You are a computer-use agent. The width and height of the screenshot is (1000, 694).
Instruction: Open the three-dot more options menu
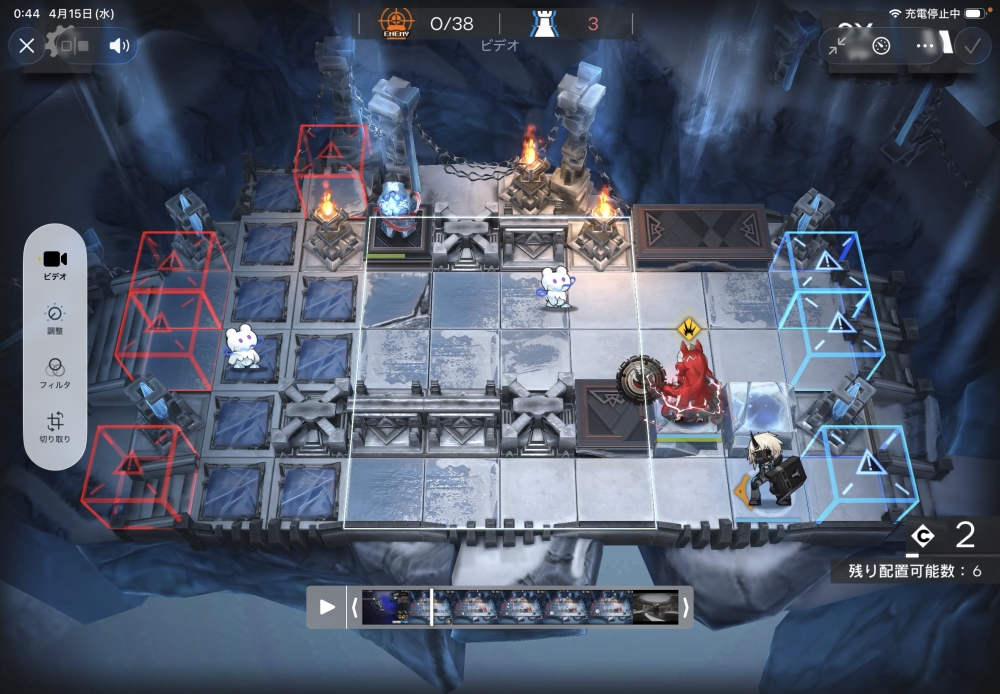tap(925, 45)
